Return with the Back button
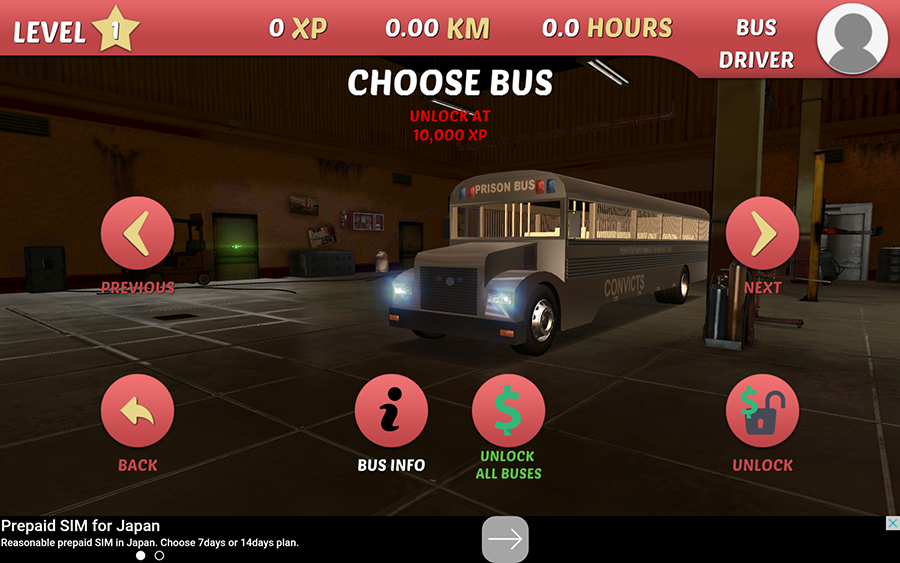The height and width of the screenshot is (563, 900). [x=137, y=411]
